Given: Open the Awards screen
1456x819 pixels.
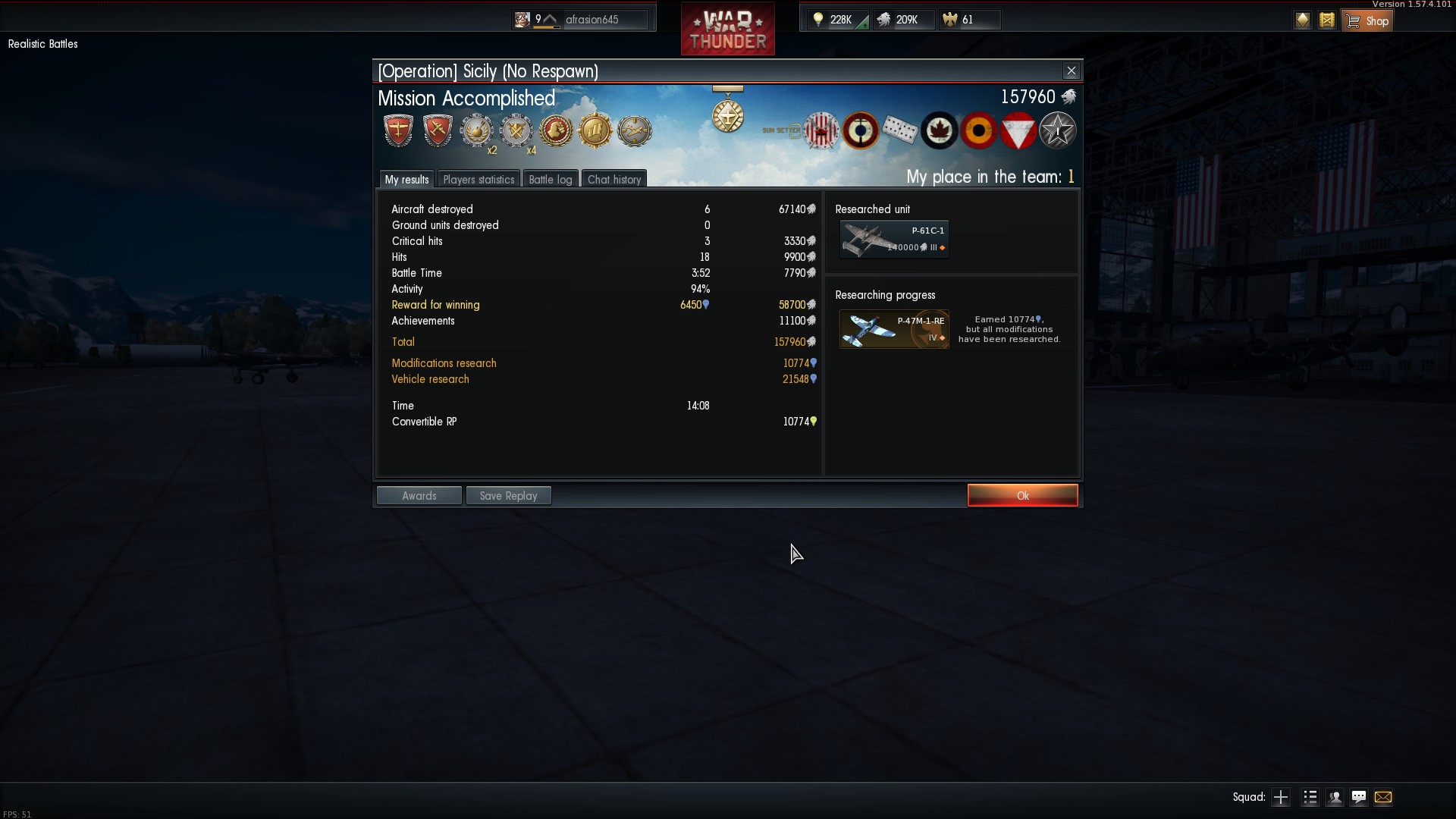Looking at the screenshot, I should 419,495.
